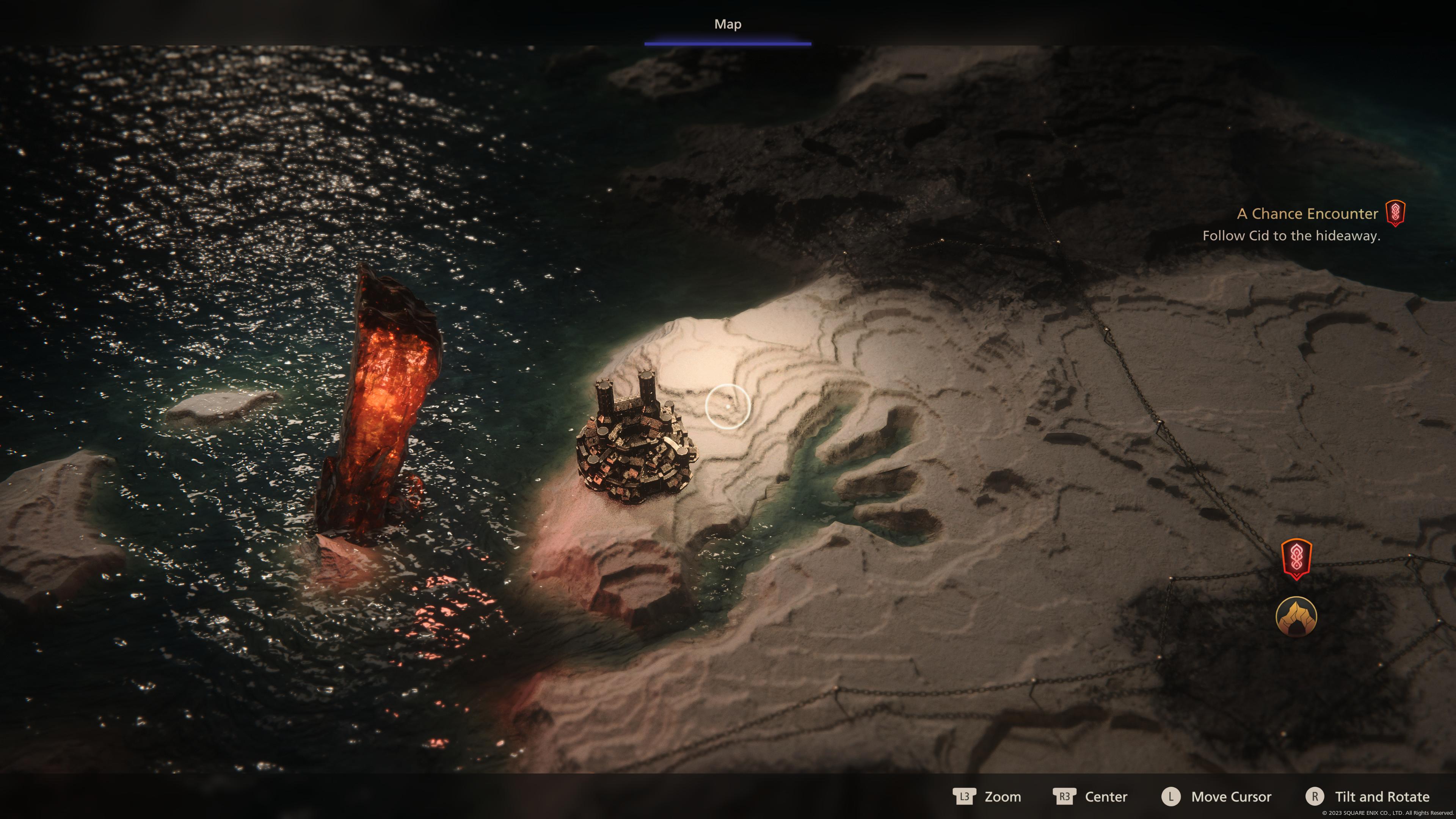Choose the golden hideaway cave map marker

click(x=1296, y=617)
